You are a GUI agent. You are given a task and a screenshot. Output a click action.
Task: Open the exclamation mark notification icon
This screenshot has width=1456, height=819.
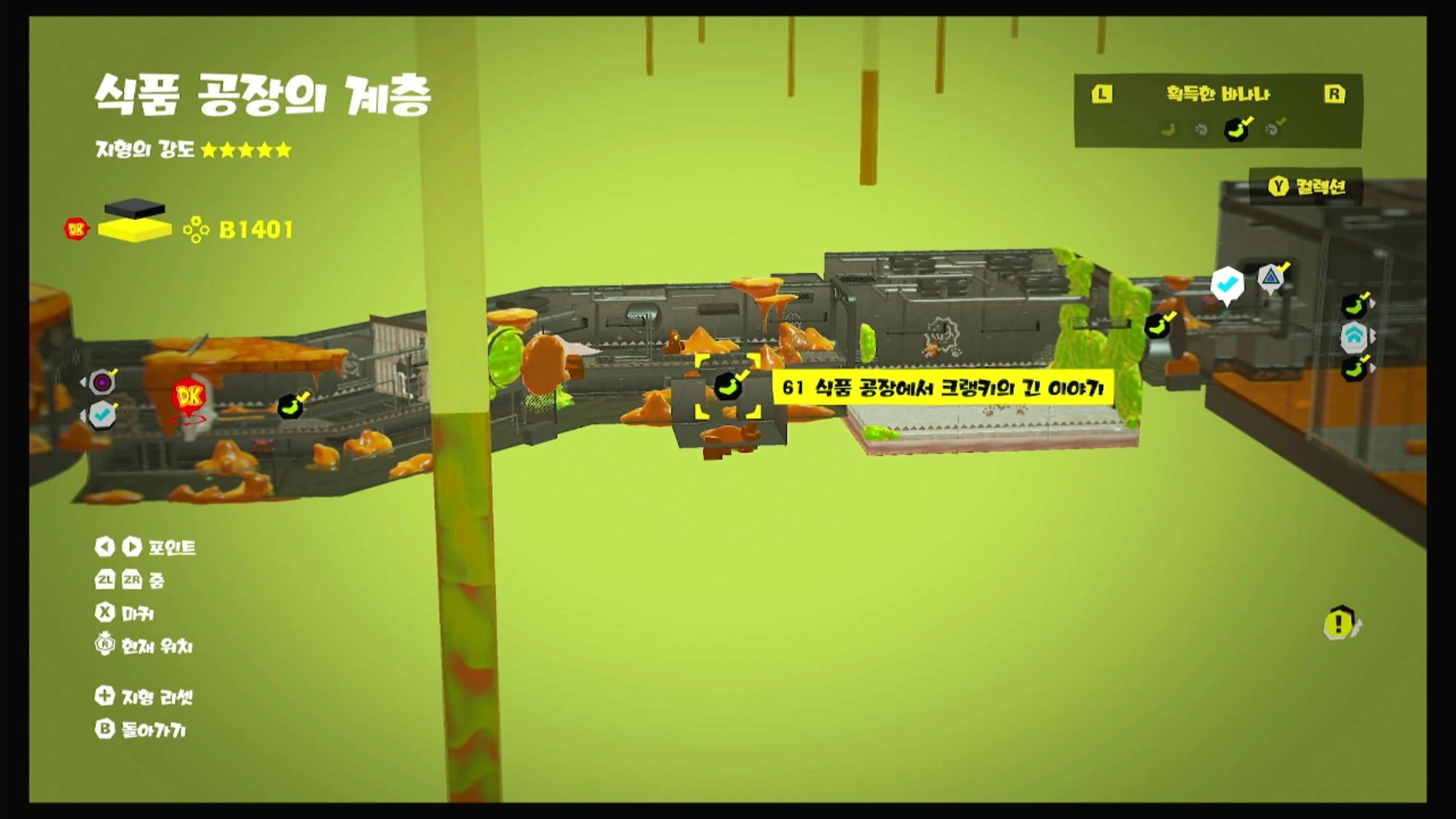click(x=1339, y=623)
